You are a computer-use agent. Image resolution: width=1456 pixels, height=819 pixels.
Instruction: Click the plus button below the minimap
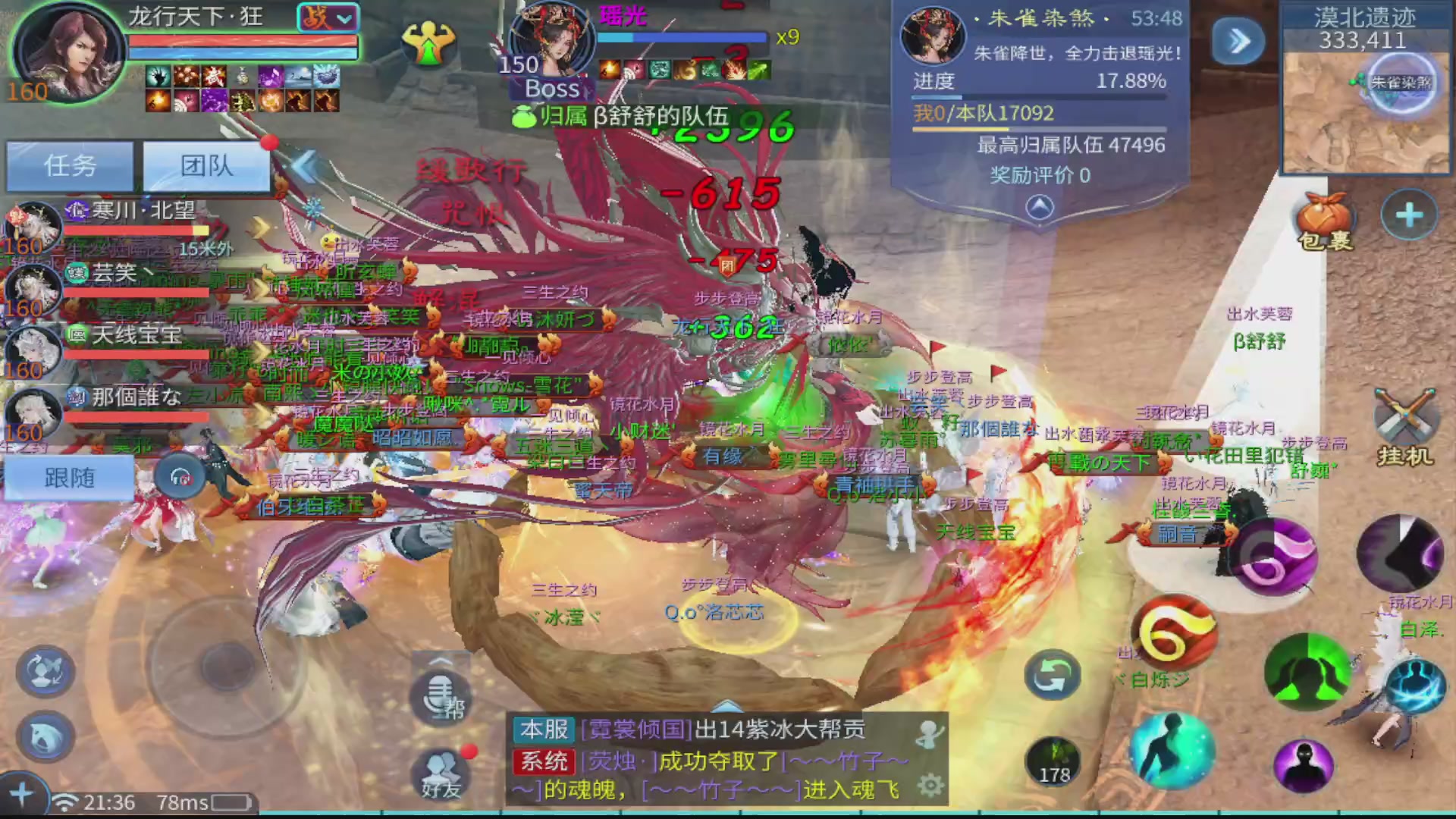click(1409, 215)
